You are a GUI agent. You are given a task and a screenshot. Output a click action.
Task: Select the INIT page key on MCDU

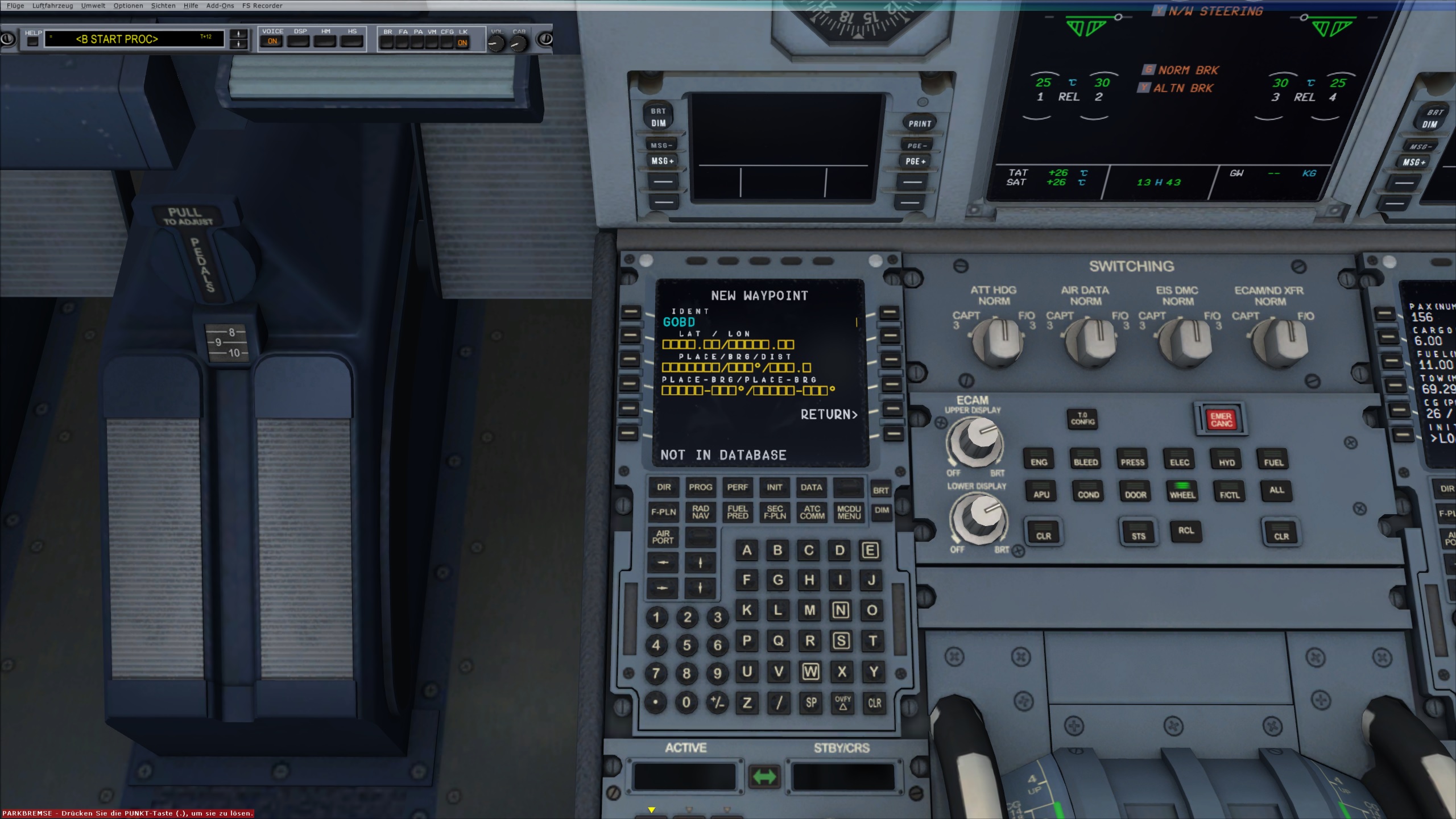(x=774, y=487)
